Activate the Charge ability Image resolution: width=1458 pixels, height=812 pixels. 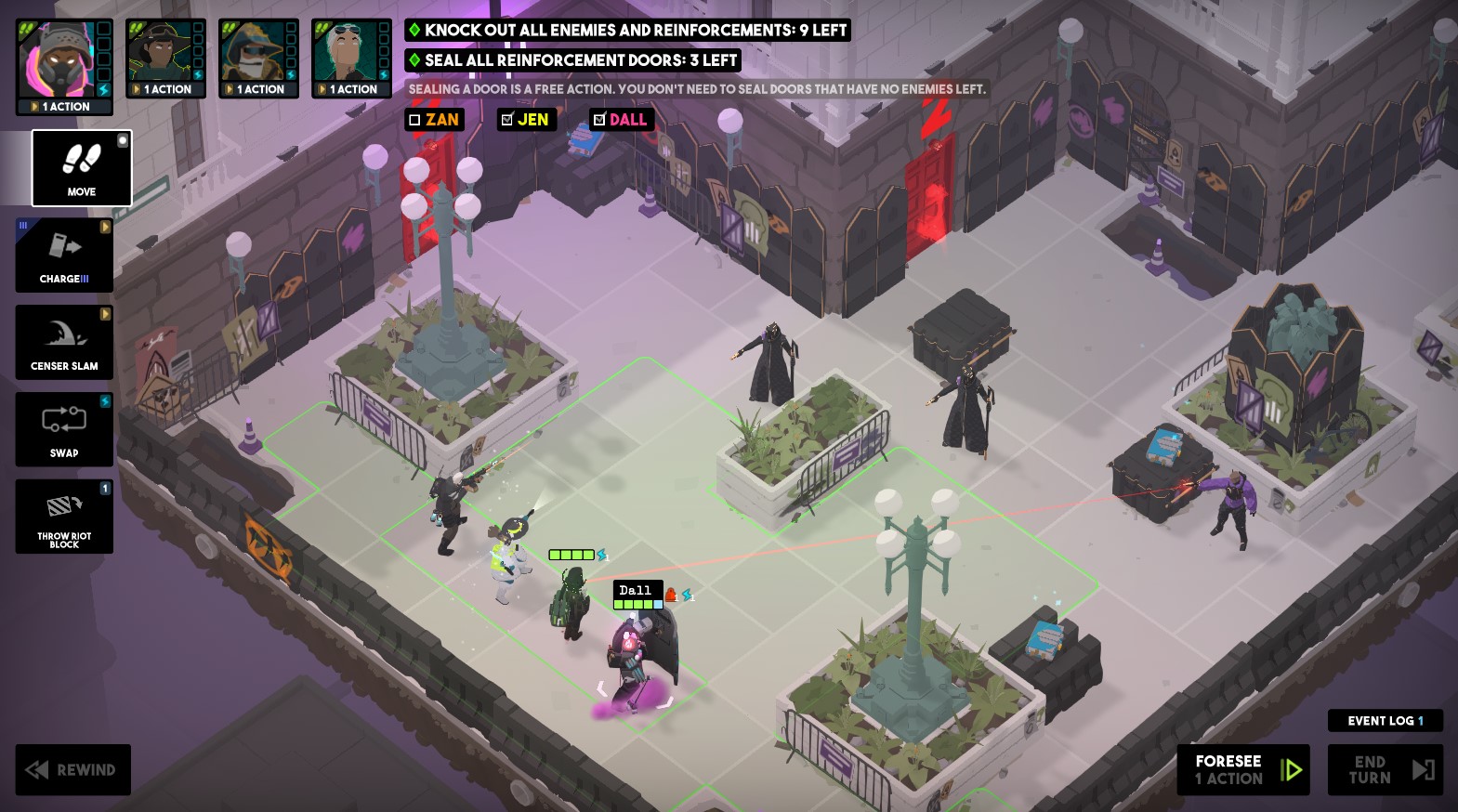click(63, 255)
